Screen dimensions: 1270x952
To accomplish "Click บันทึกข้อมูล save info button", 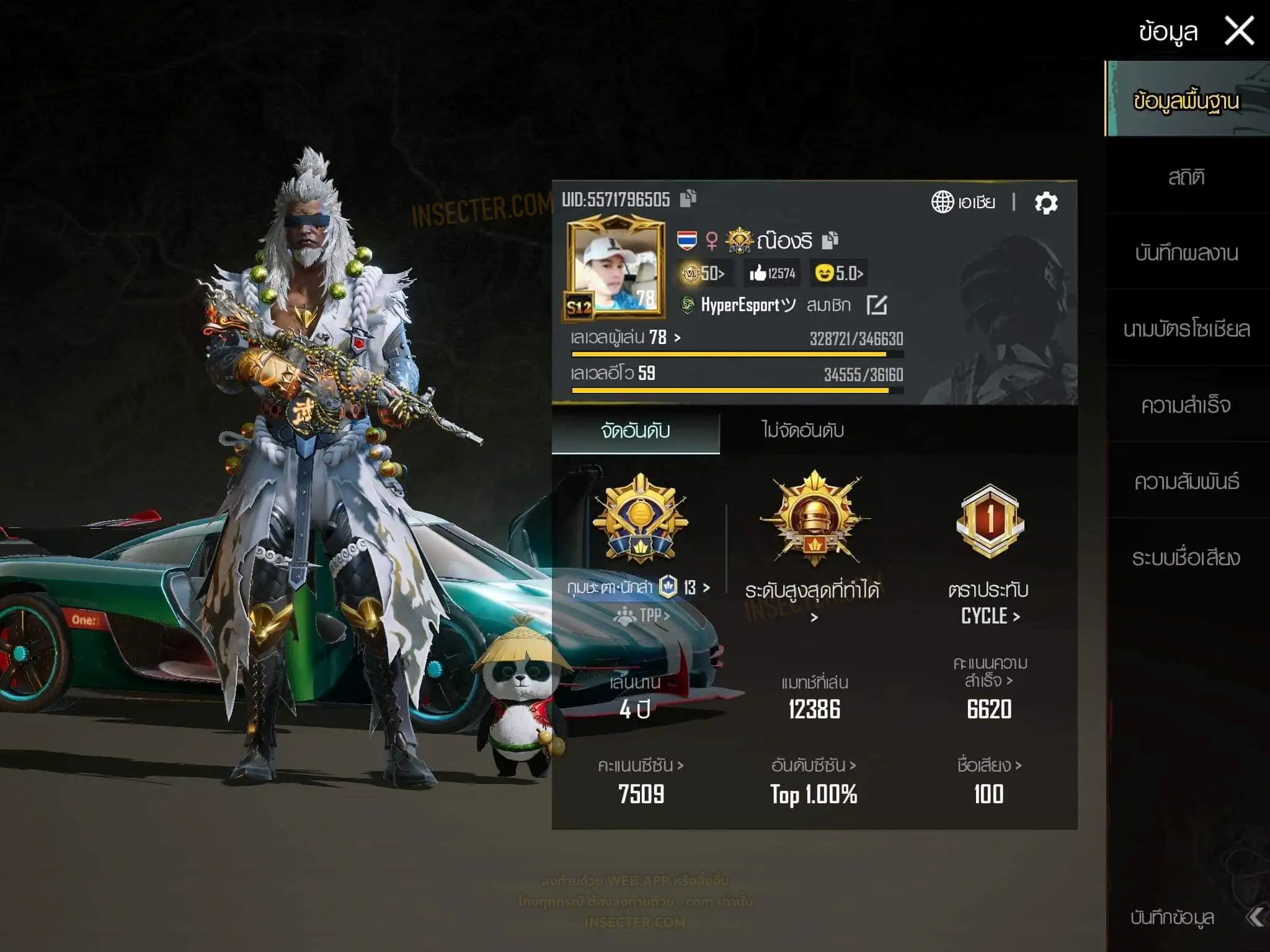I will [x=1172, y=917].
